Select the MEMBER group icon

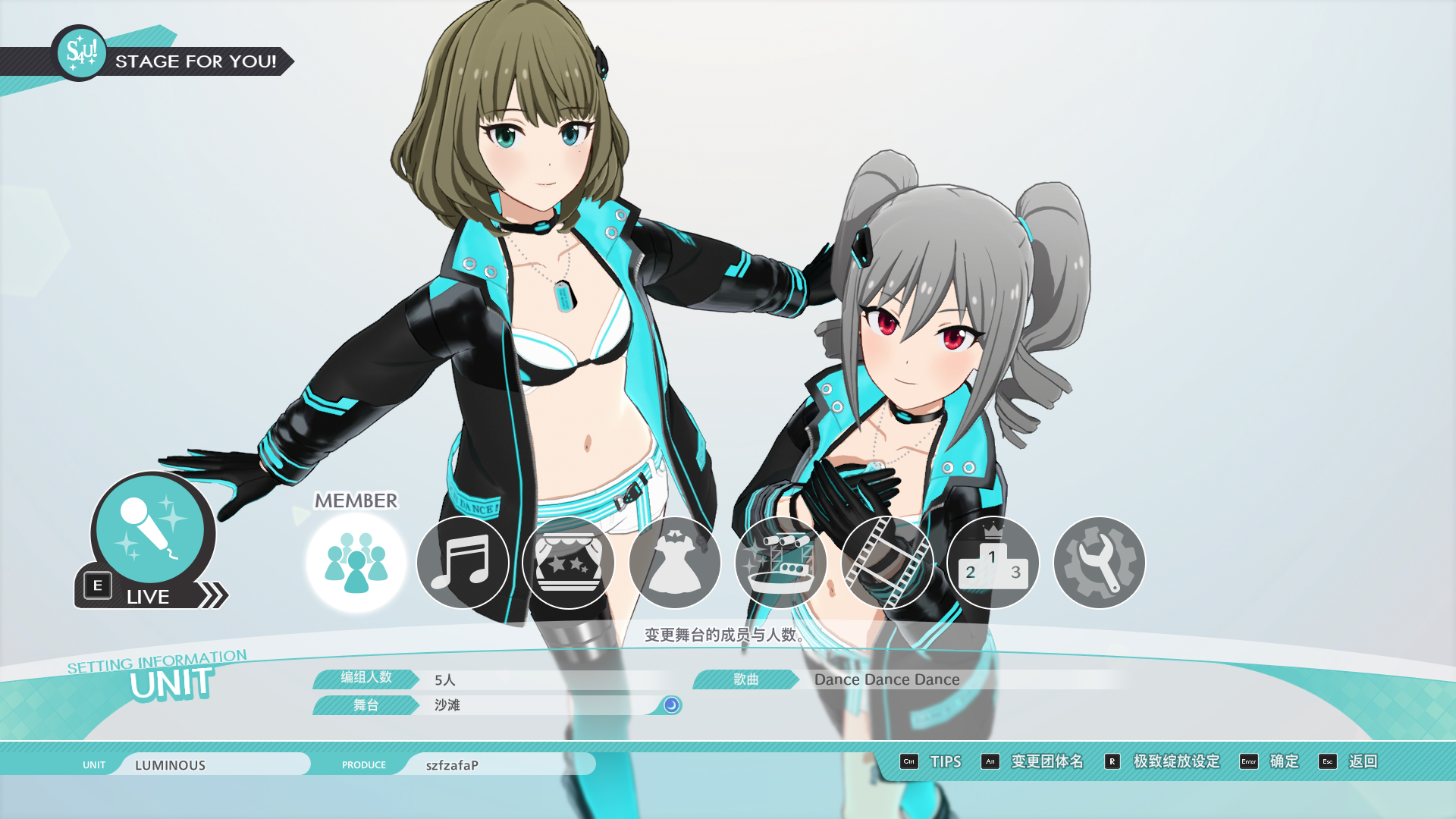356,563
